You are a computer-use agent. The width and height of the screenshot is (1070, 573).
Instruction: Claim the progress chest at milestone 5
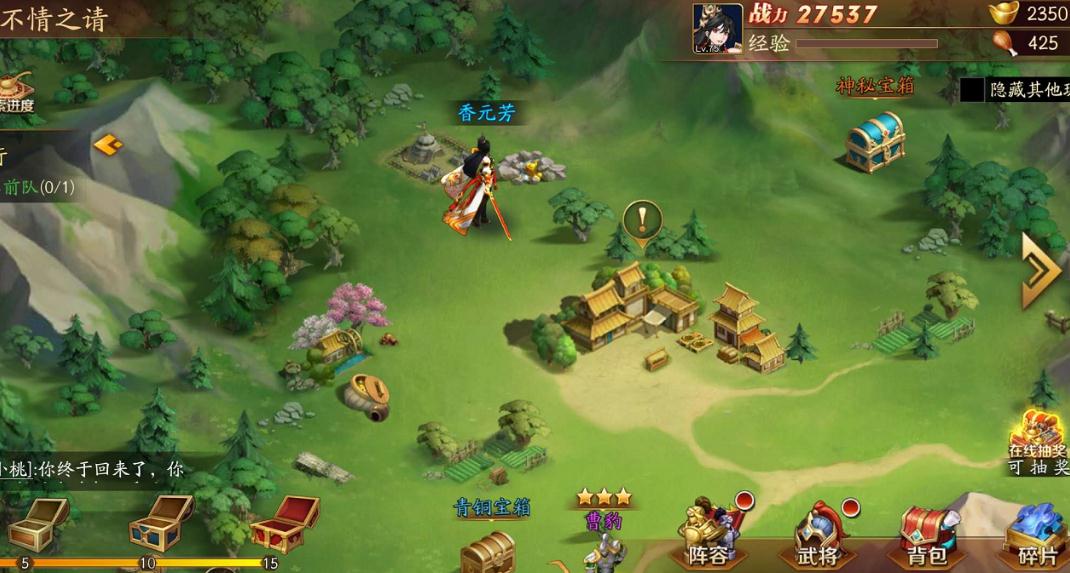[36, 522]
